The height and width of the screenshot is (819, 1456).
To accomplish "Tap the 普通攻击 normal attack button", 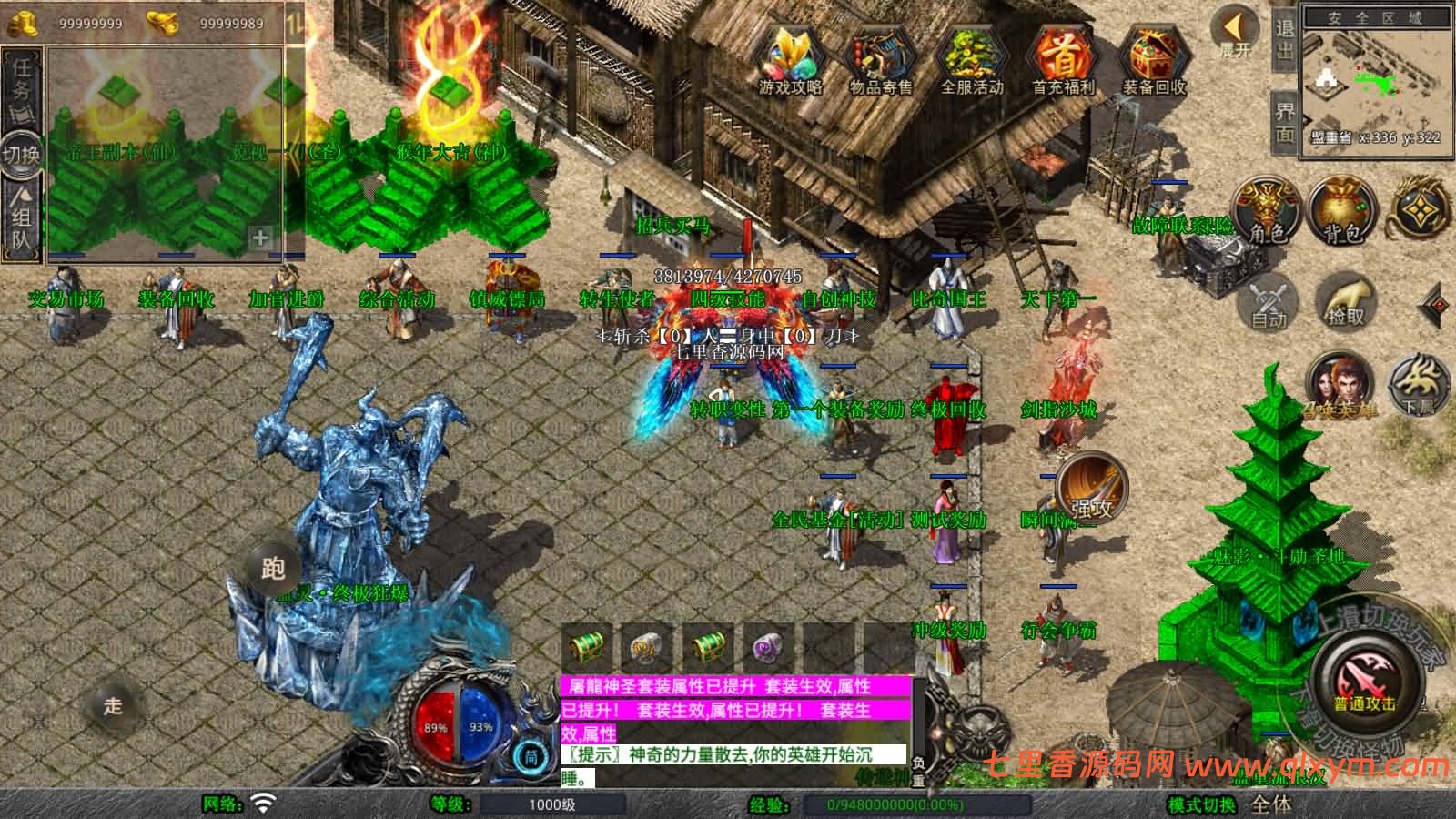I will (x=1365, y=684).
